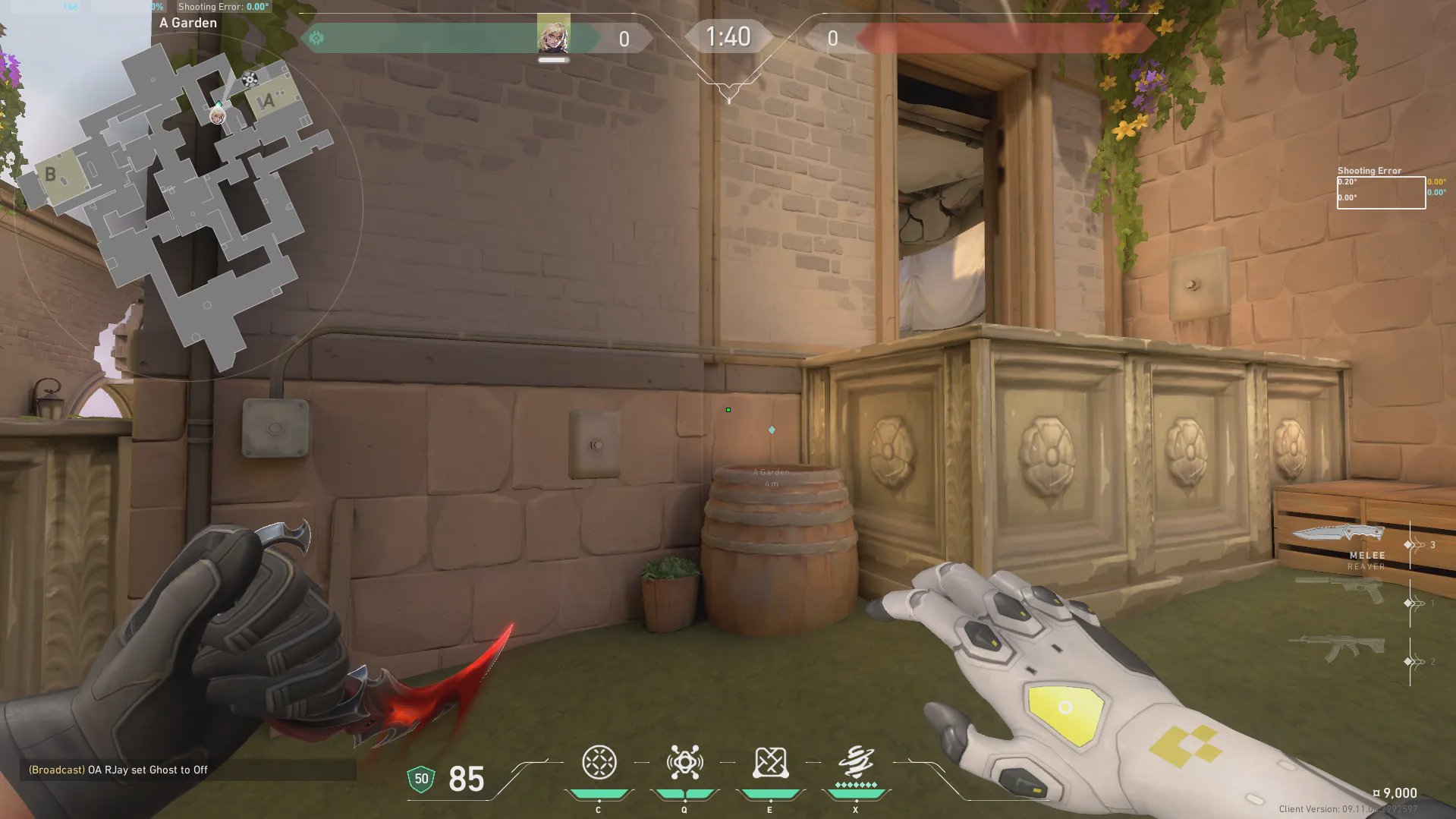This screenshot has height=819, width=1456.
Task: Select the A site marker on minimap
Action: pos(268,101)
